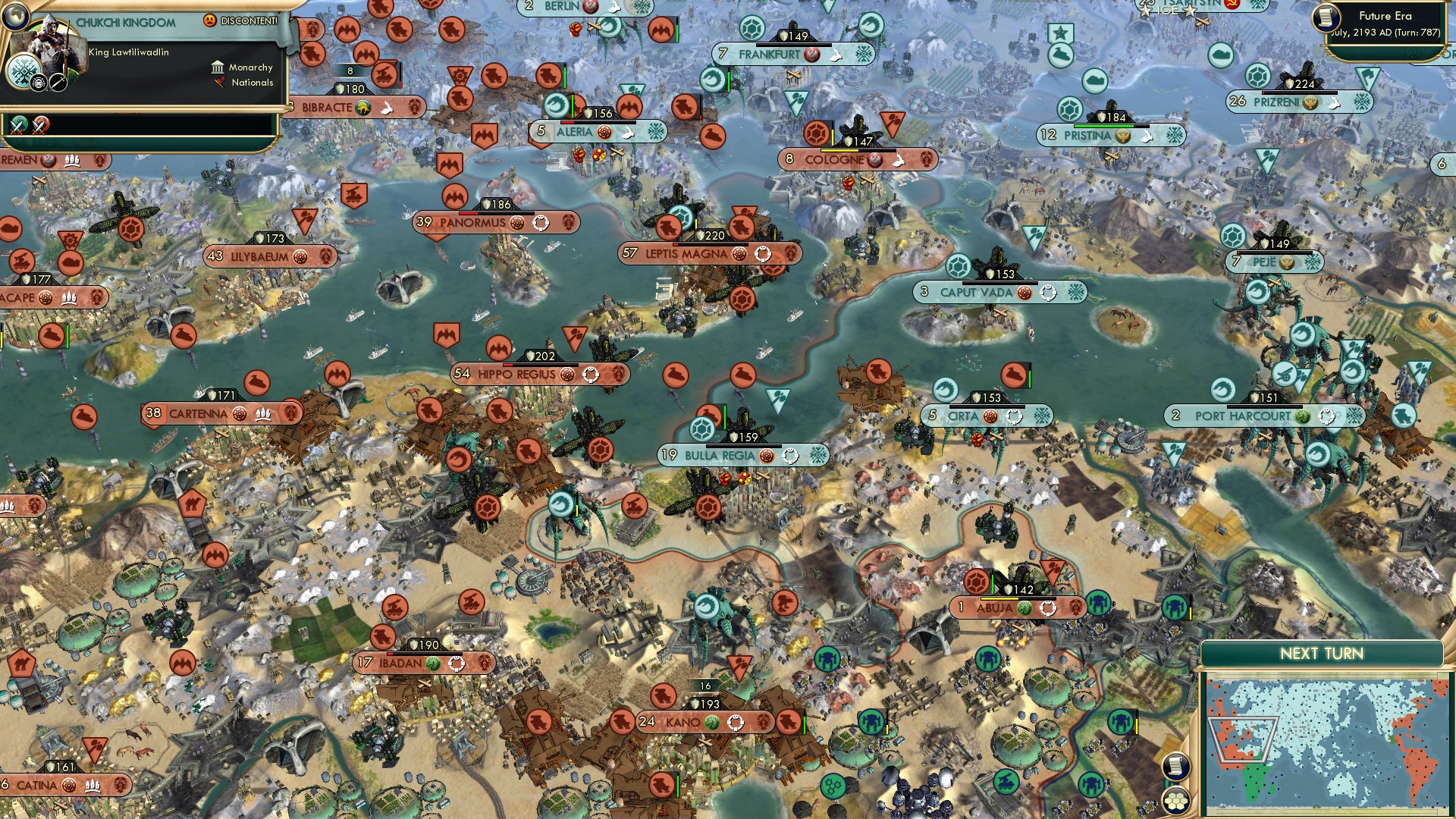Toggle the puppet icon on Panormus banner
Screen dimensions: 1456x819
[x=540, y=222]
